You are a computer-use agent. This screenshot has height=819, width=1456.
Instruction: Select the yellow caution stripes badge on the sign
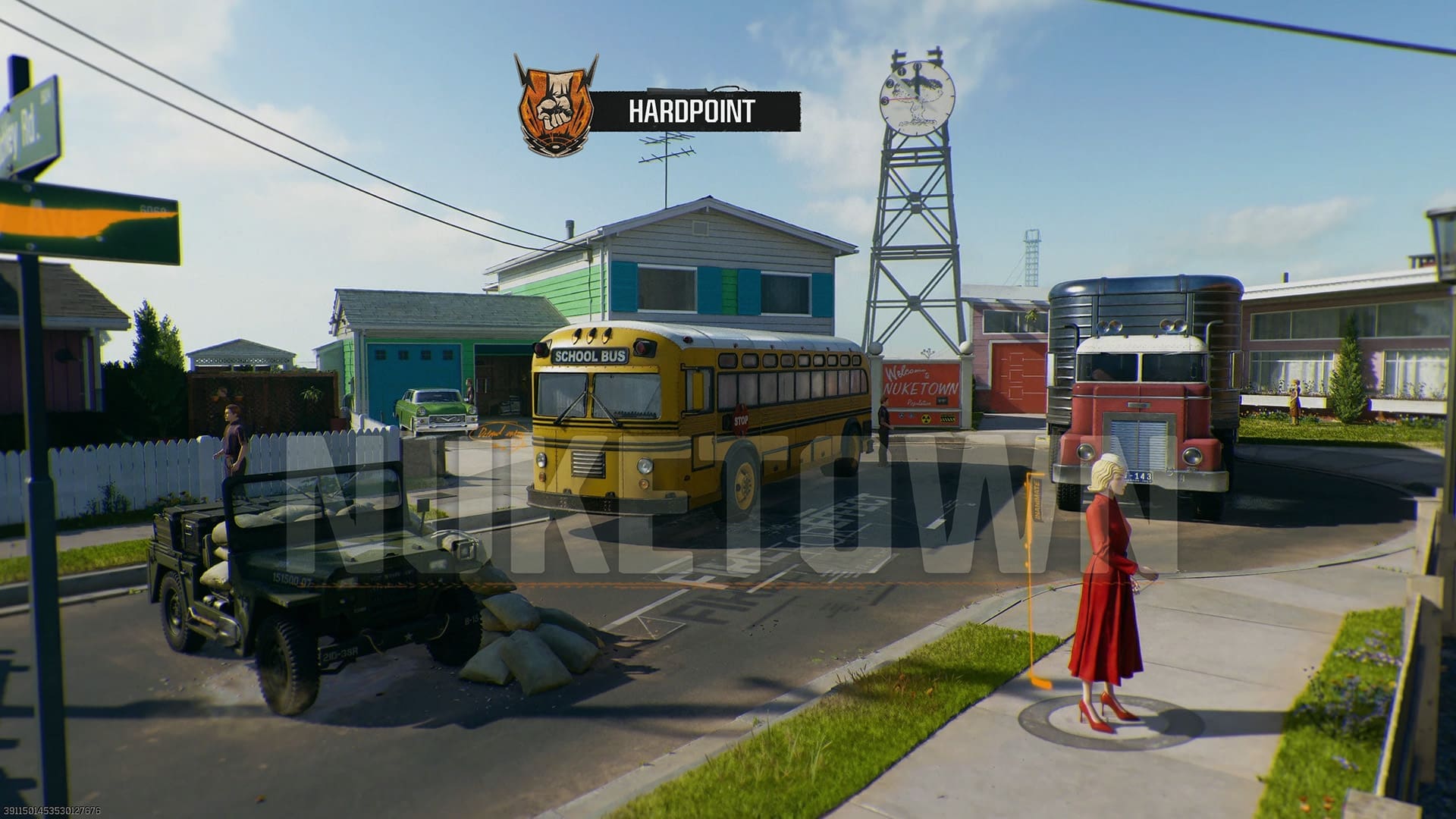(948, 418)
